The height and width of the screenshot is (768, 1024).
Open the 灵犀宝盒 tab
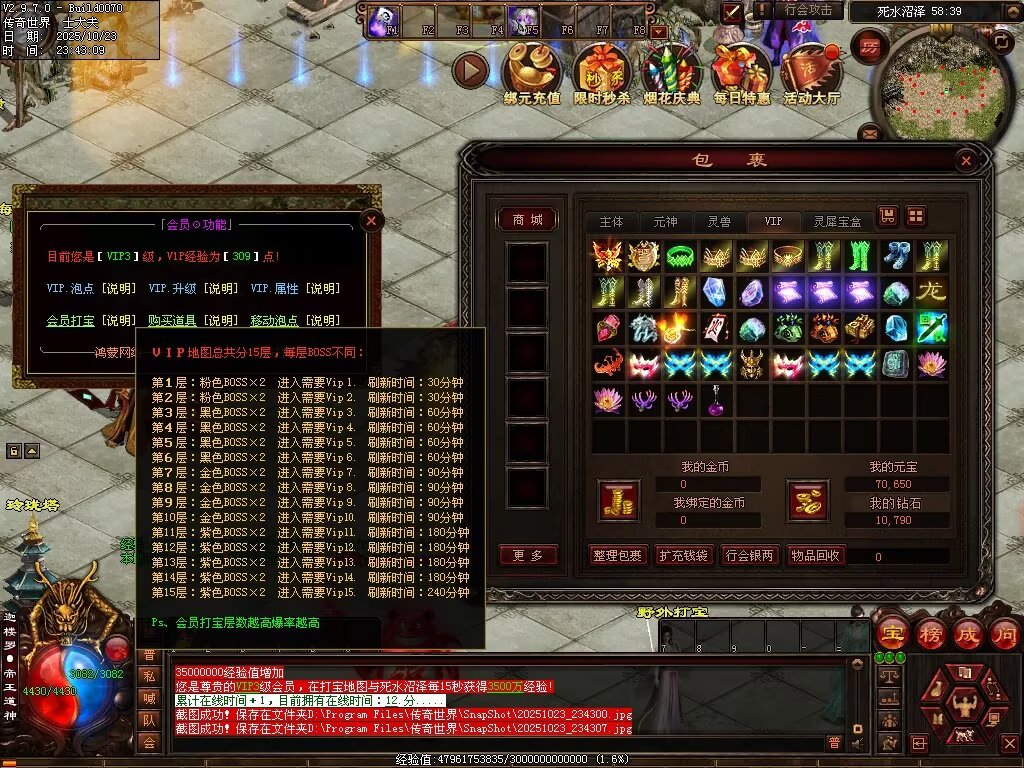[x=837, y=221]
